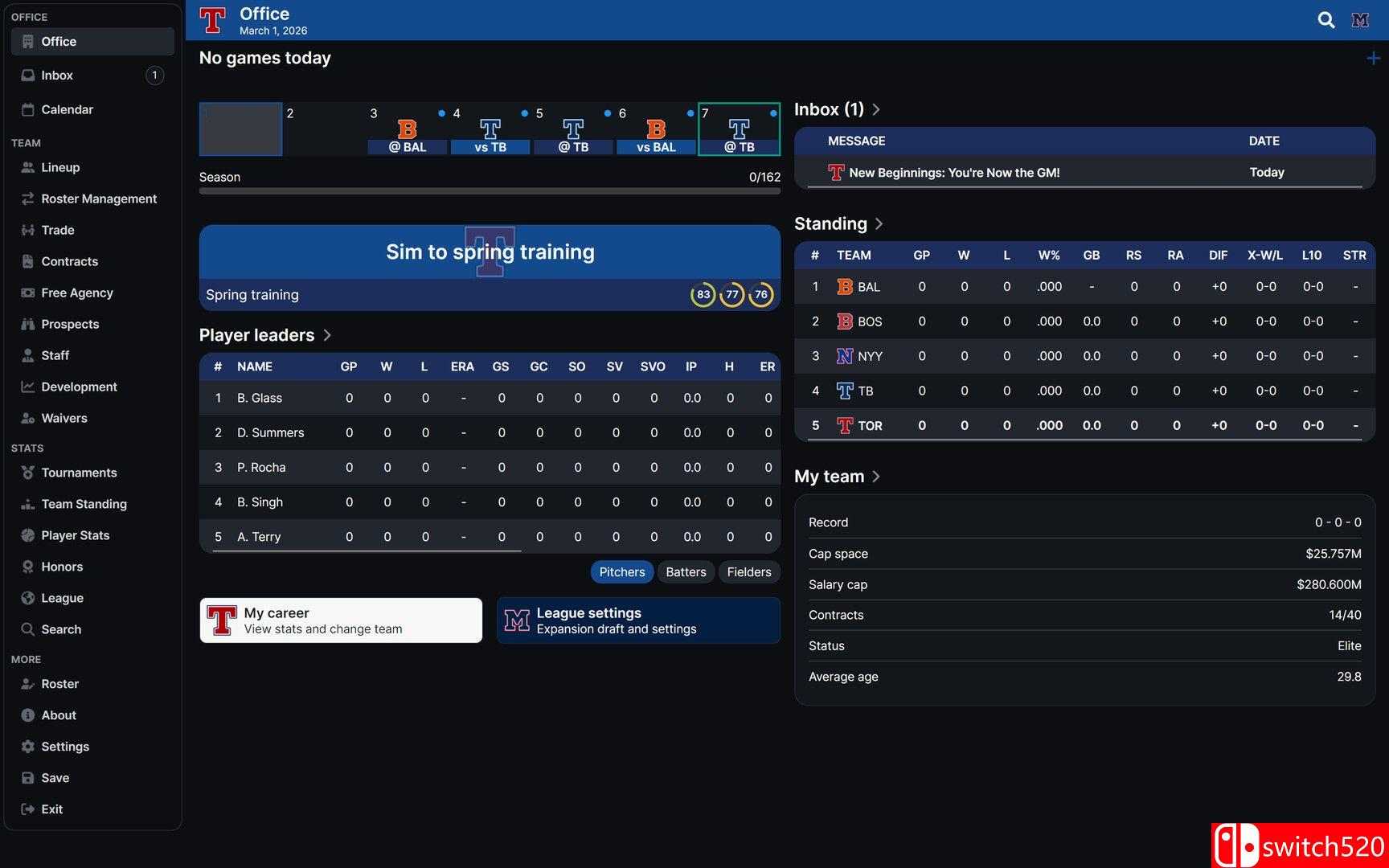Switch leaders to Batters view
1389x868 pixels.
coord(685,571)
